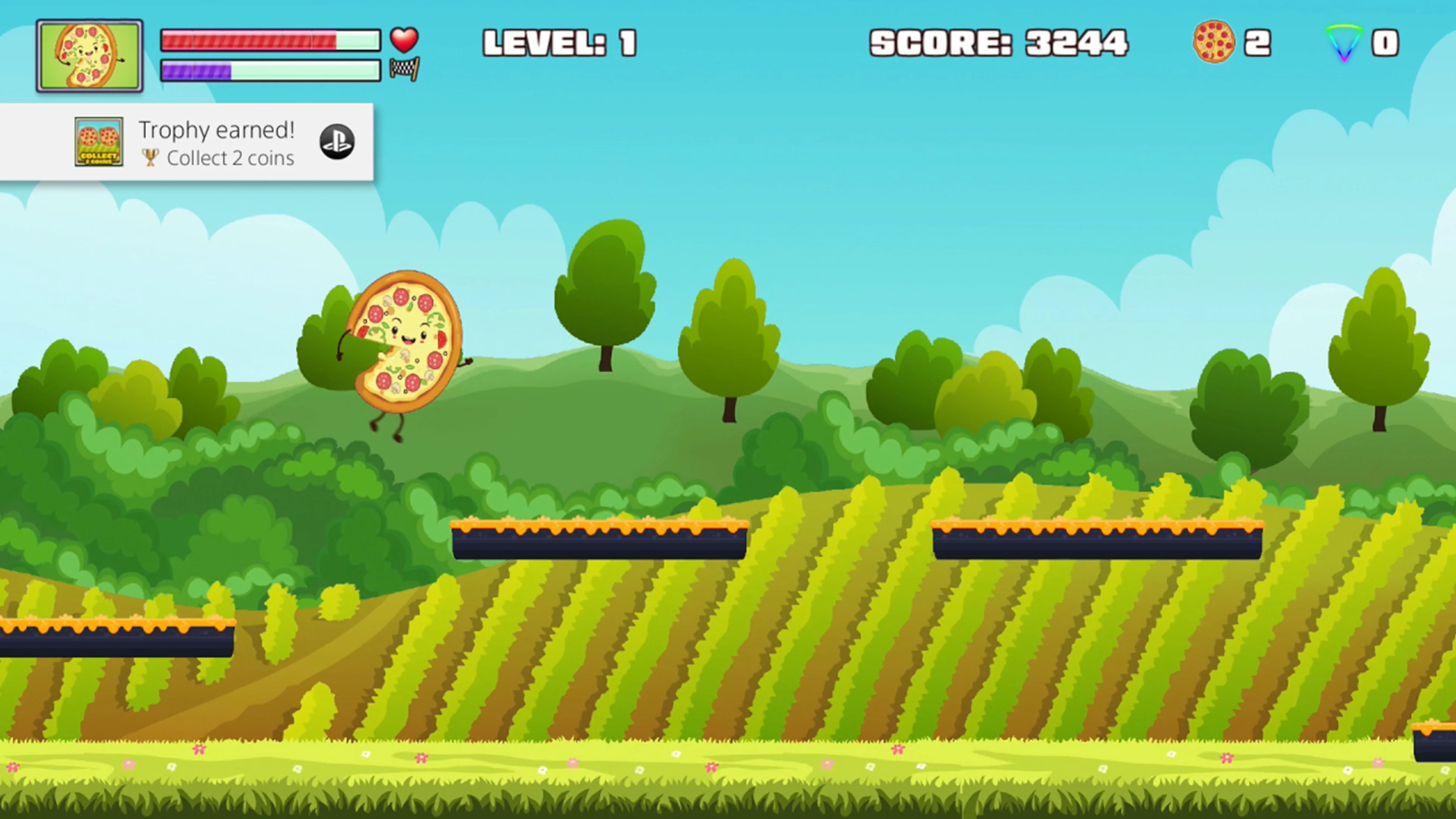This screenshot has width=1456, height=819.
Task: Click the golden trophy icon next to achievement text
Action: click(151, 158)
